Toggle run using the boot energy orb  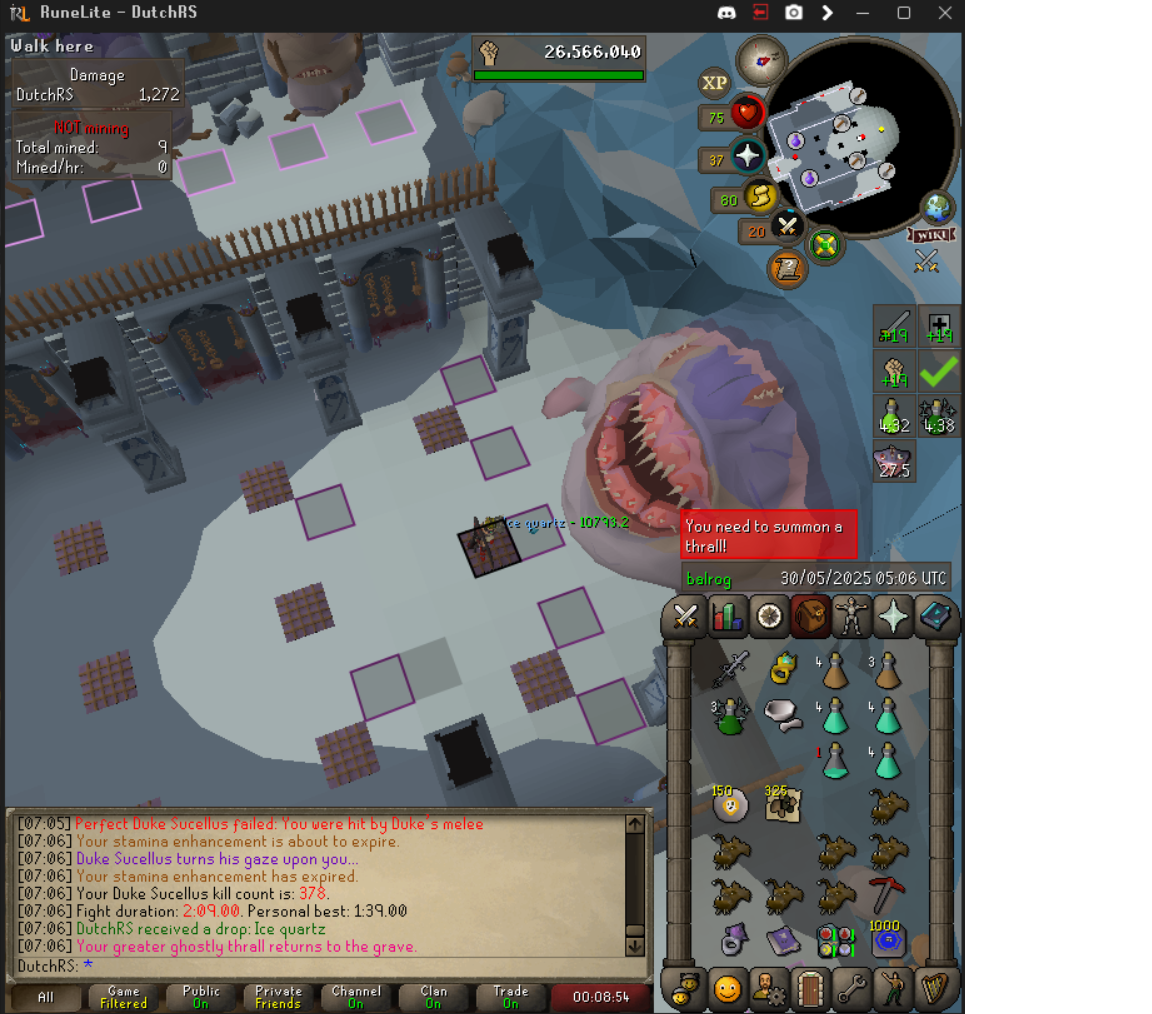pos(760,198)
